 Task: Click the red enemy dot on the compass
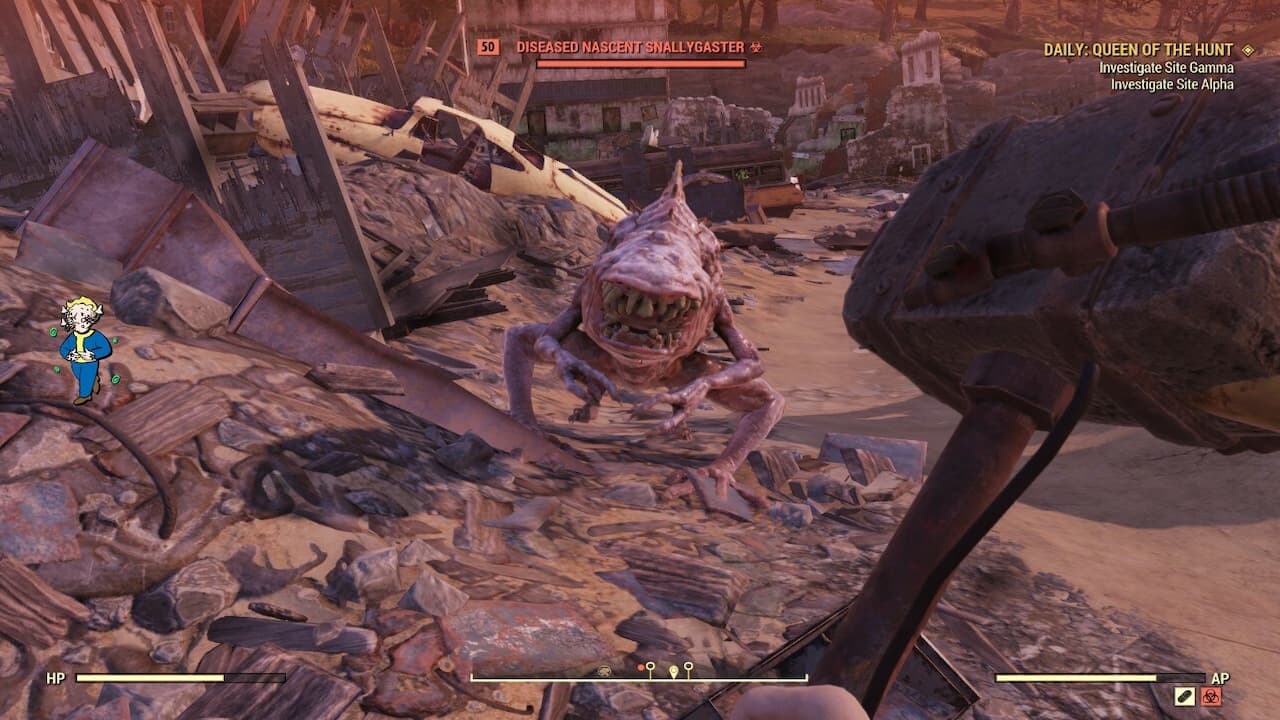point(641,667)
